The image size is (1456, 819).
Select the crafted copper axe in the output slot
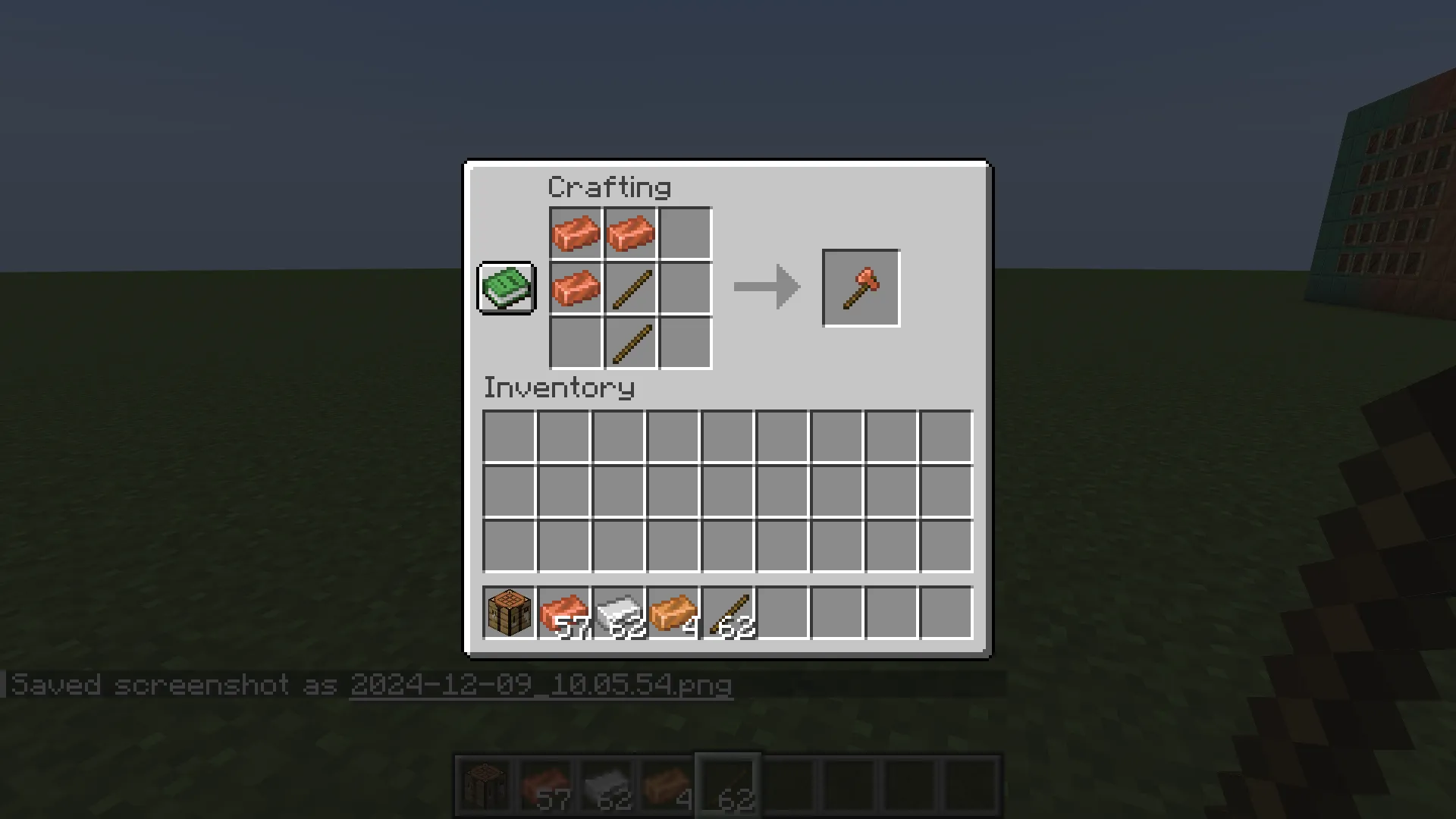[x=860, y=287]
